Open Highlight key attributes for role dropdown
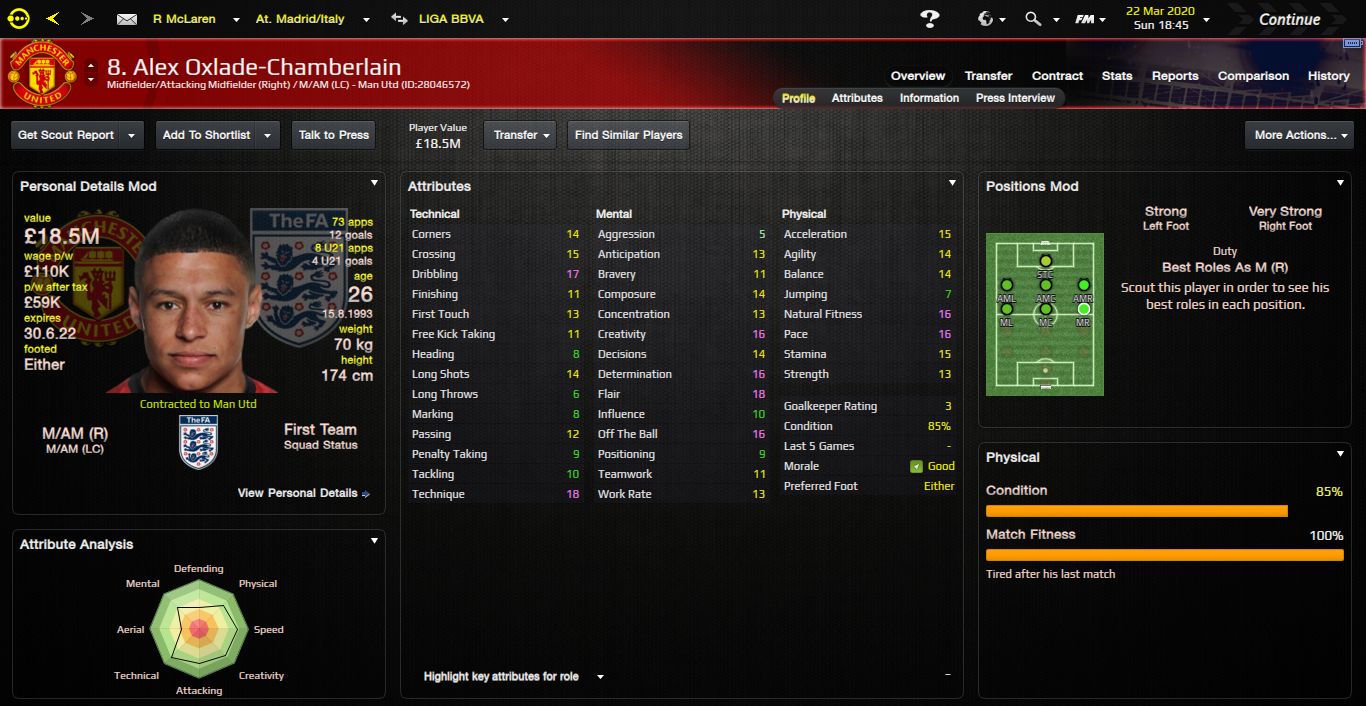Image resolution: width=1366 pixels, height=706 pixels. [513, 677]
